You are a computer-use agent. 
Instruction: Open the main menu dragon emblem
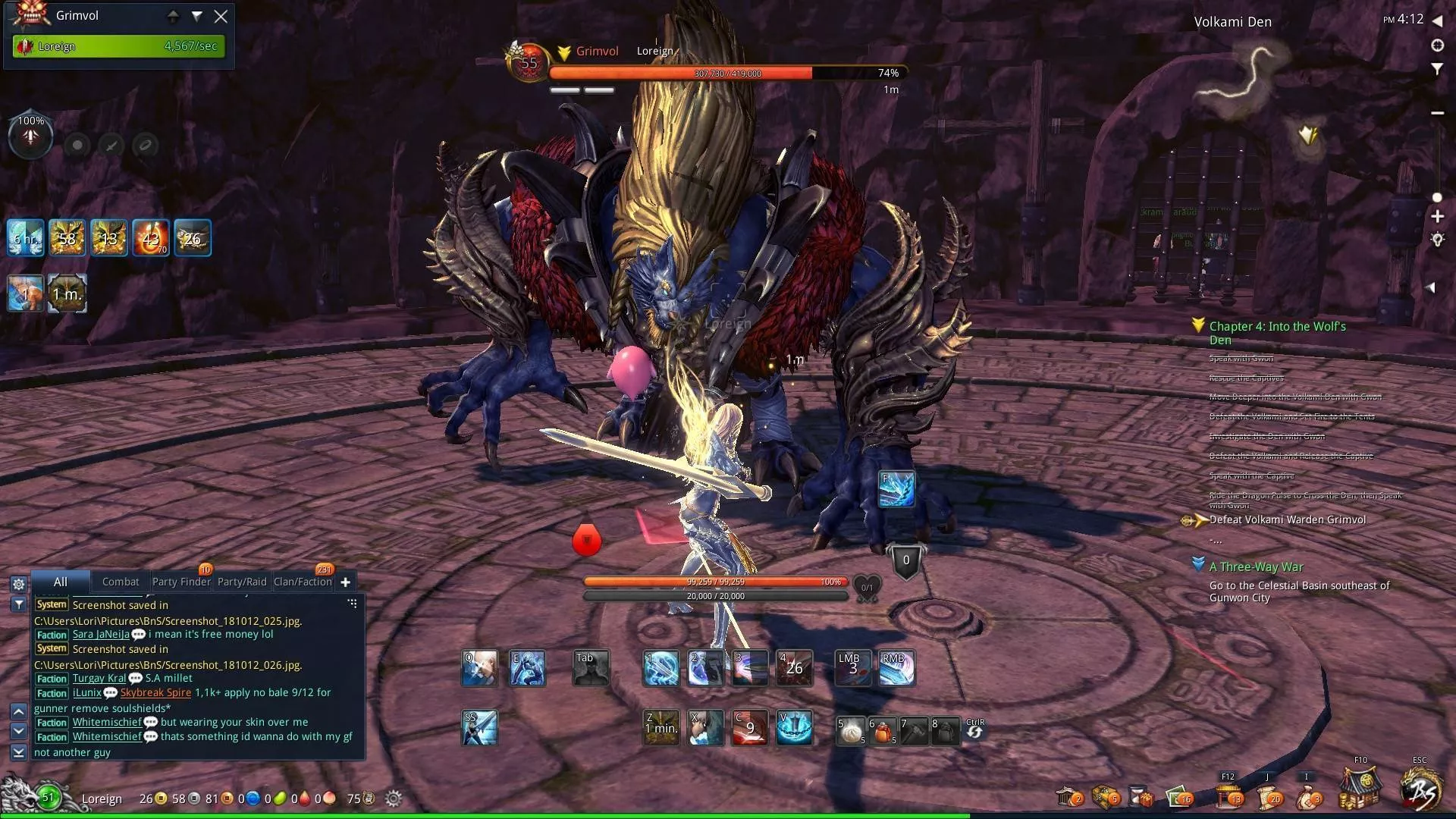[x=1420, y=789]
